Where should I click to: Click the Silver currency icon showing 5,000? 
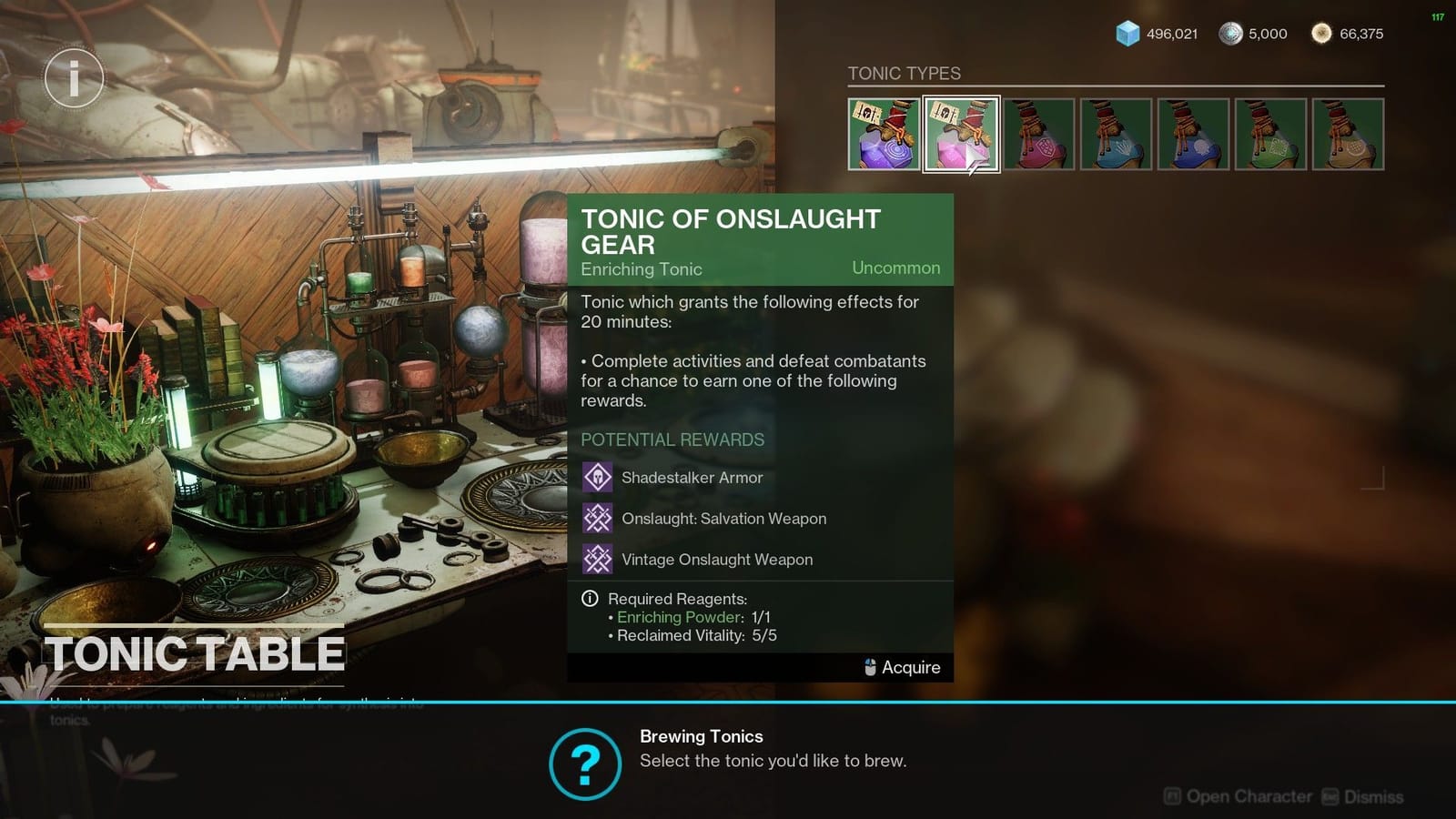tap(1230, 34)
